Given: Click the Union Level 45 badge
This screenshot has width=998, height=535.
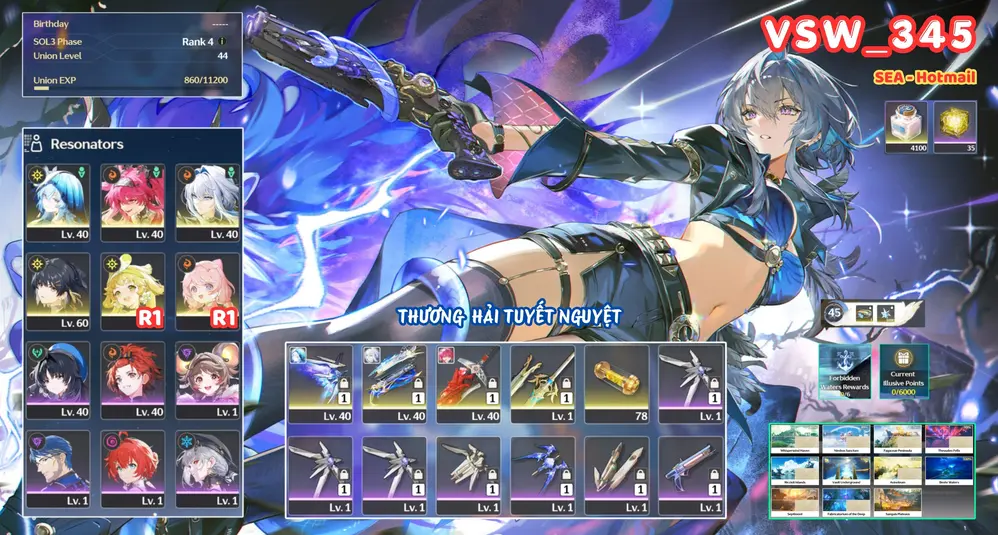Looking at the screenshot, I should (x=833, y=313).
